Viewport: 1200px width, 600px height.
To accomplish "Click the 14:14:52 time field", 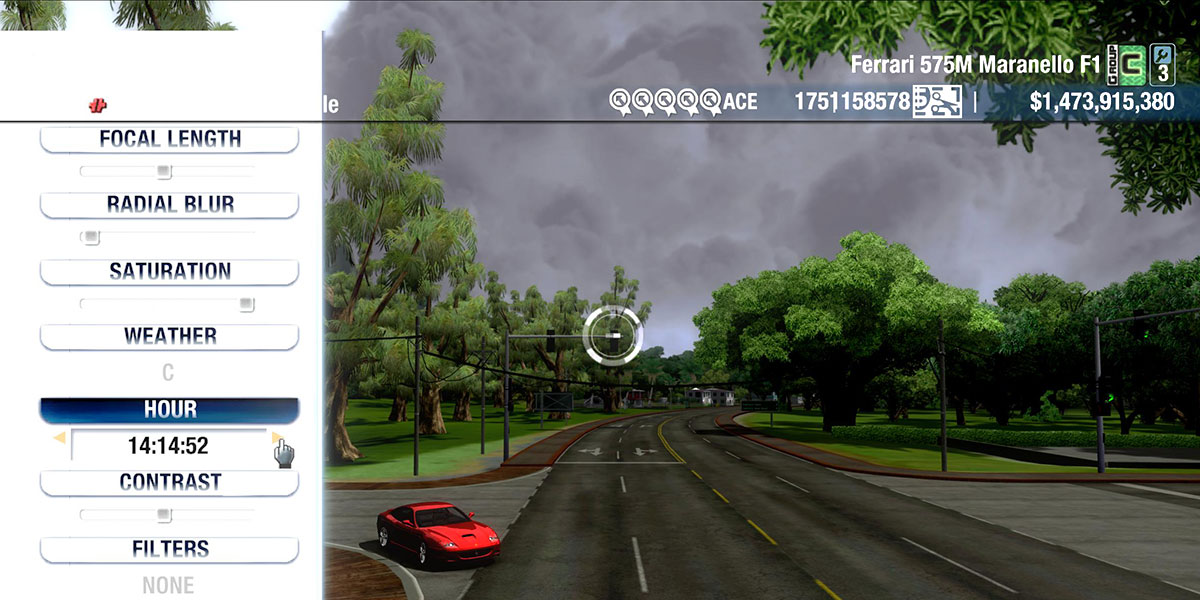I will point(168,446).
